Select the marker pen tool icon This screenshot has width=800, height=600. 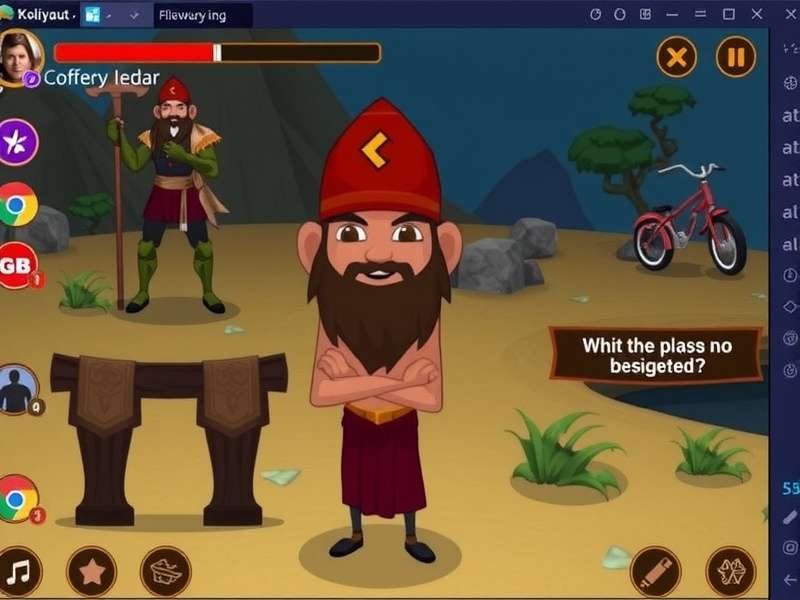656,571
